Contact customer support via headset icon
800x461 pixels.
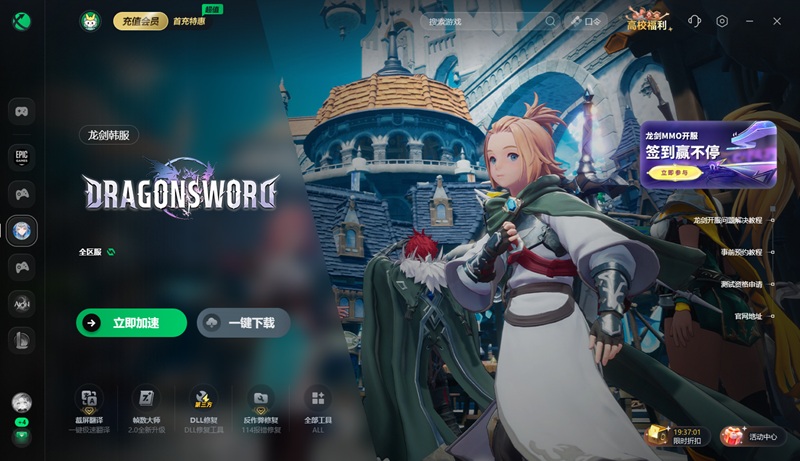tap(695, 21)
